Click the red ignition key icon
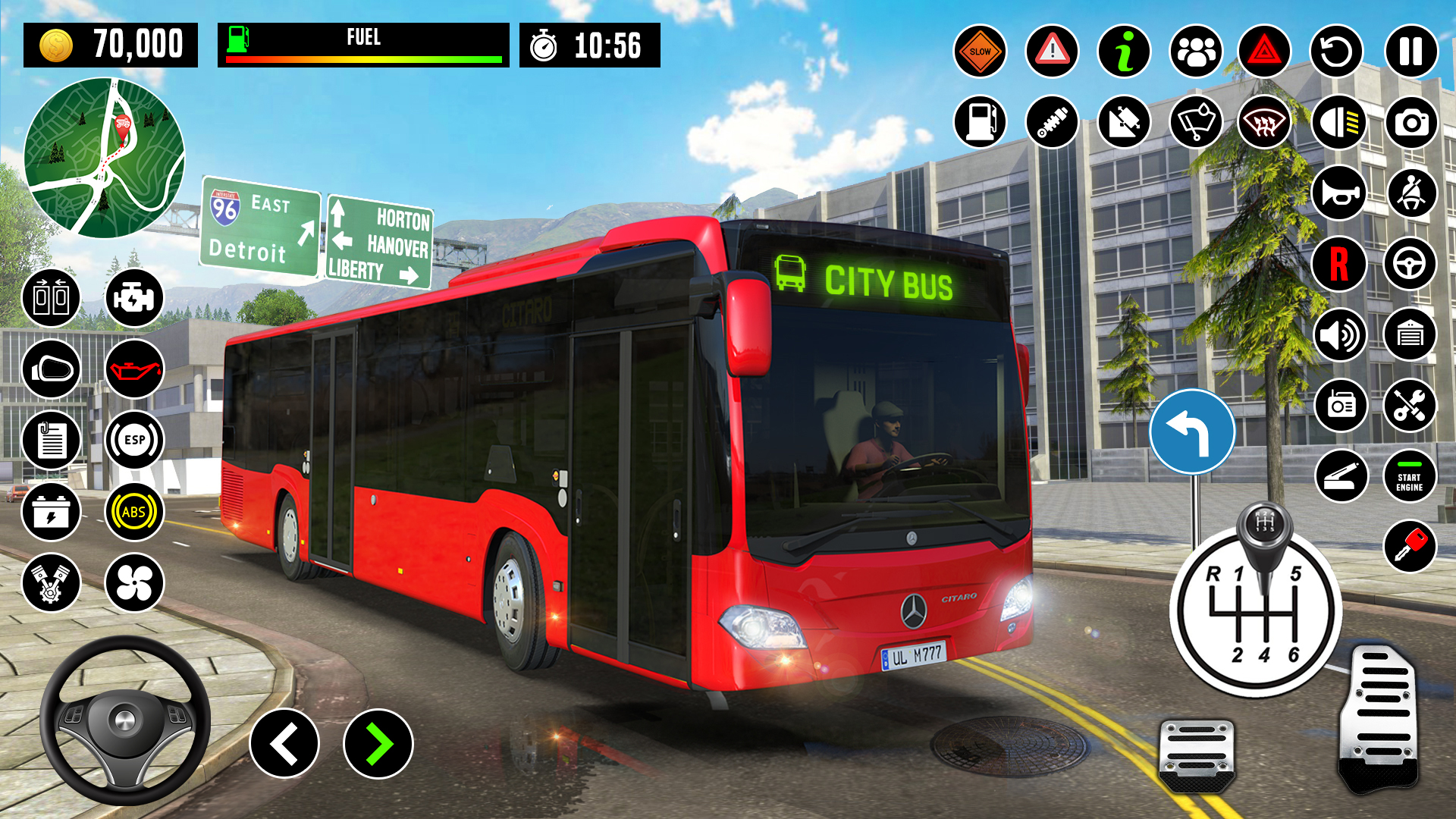Viewport: 1456px width, 819px height. tap(1409, 546)
